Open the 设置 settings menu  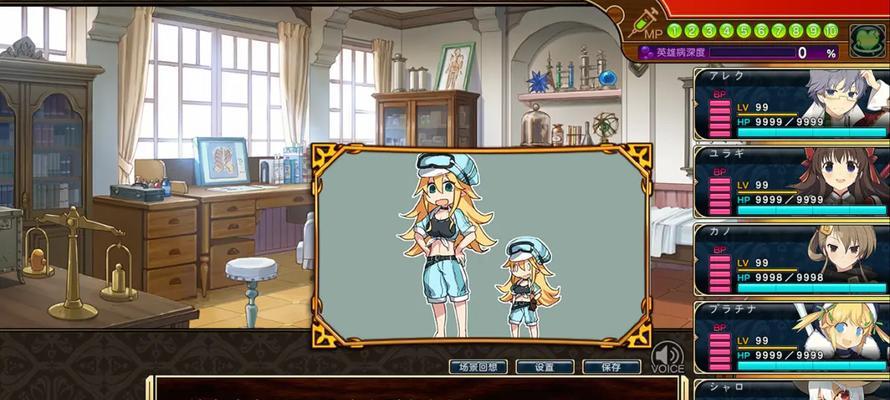[544, 367]
